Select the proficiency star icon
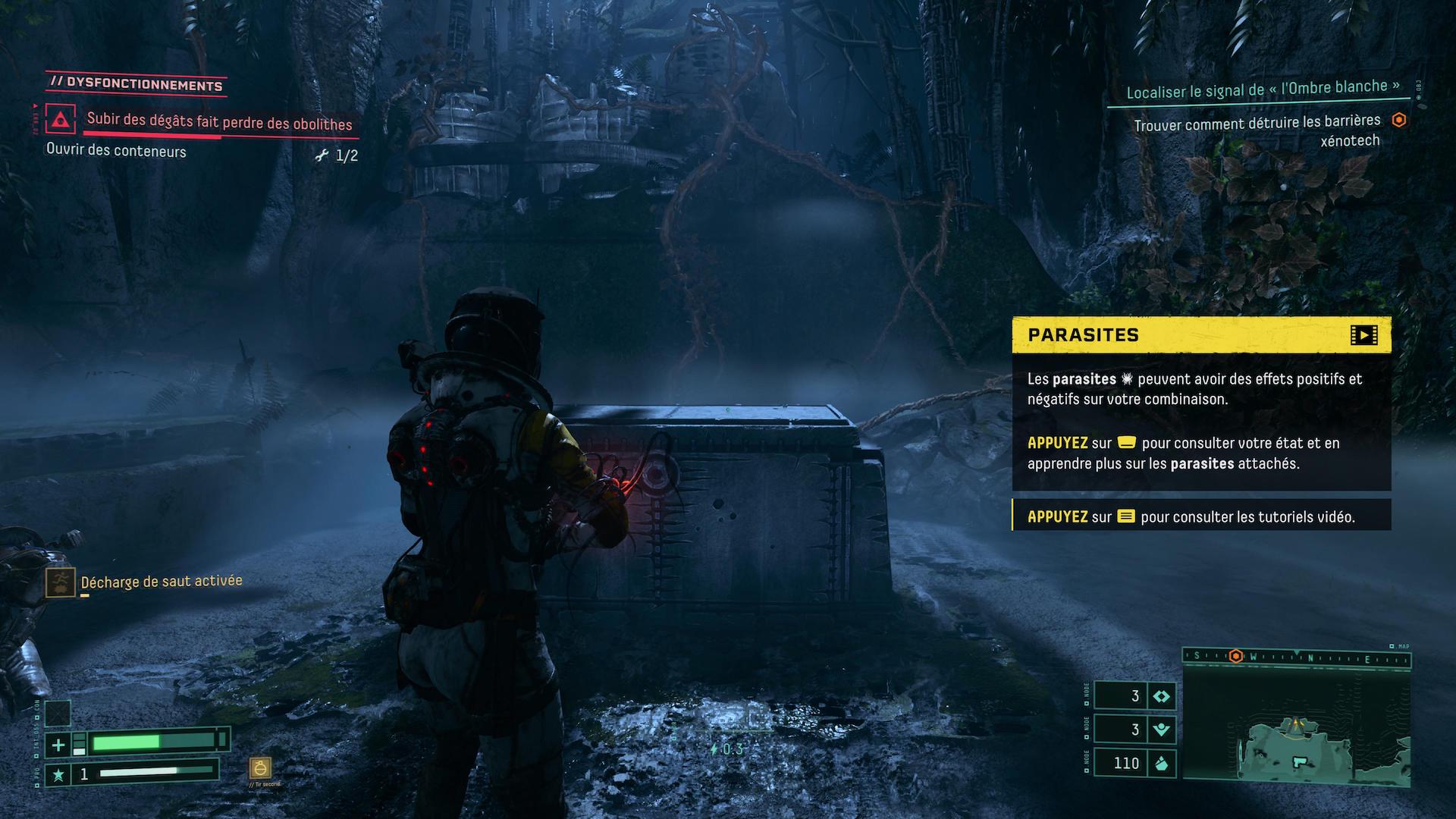Viewport: 1456px width, 819px height. pos(58,774)
